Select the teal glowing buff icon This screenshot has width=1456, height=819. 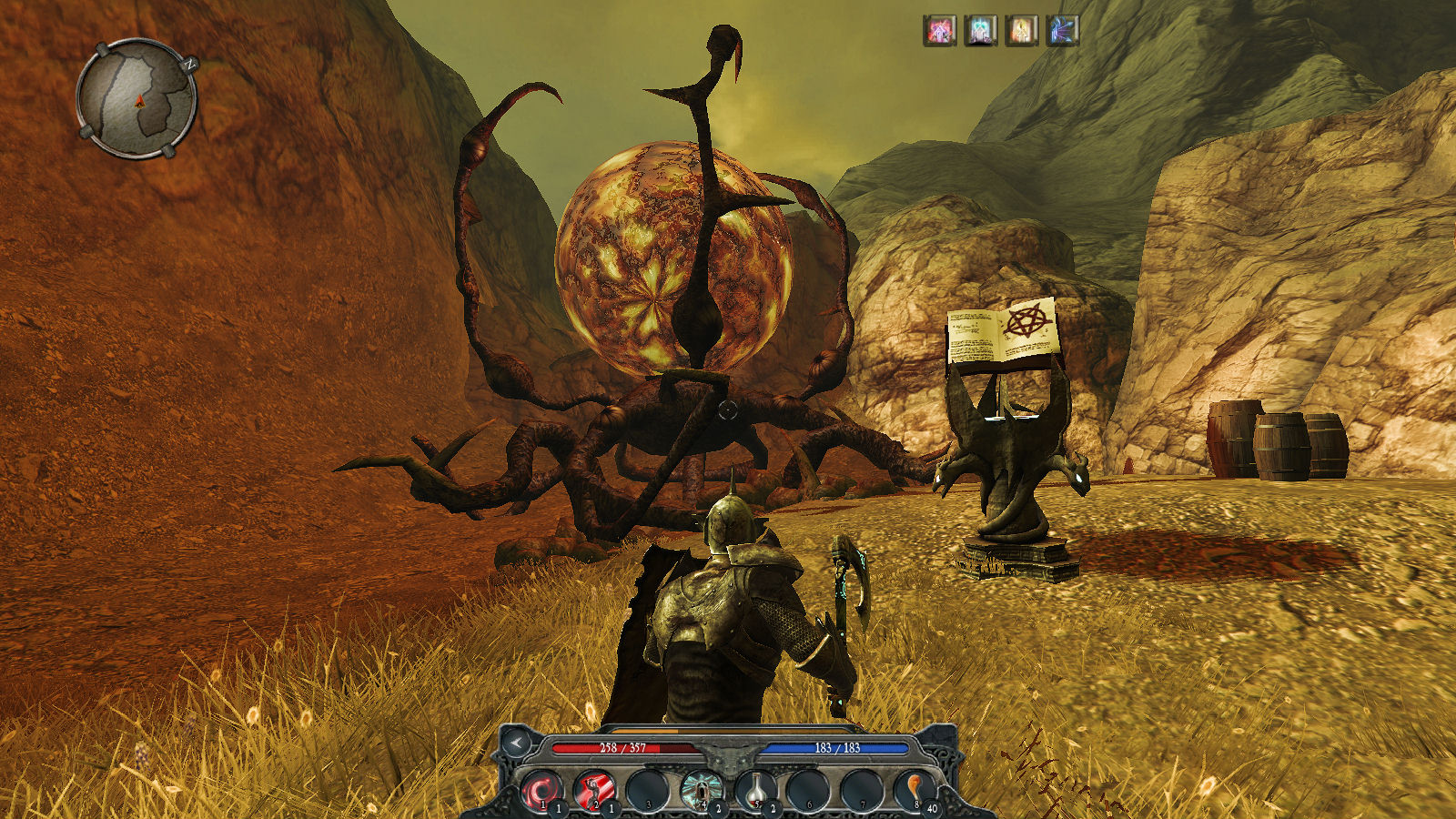click(980, 31)
